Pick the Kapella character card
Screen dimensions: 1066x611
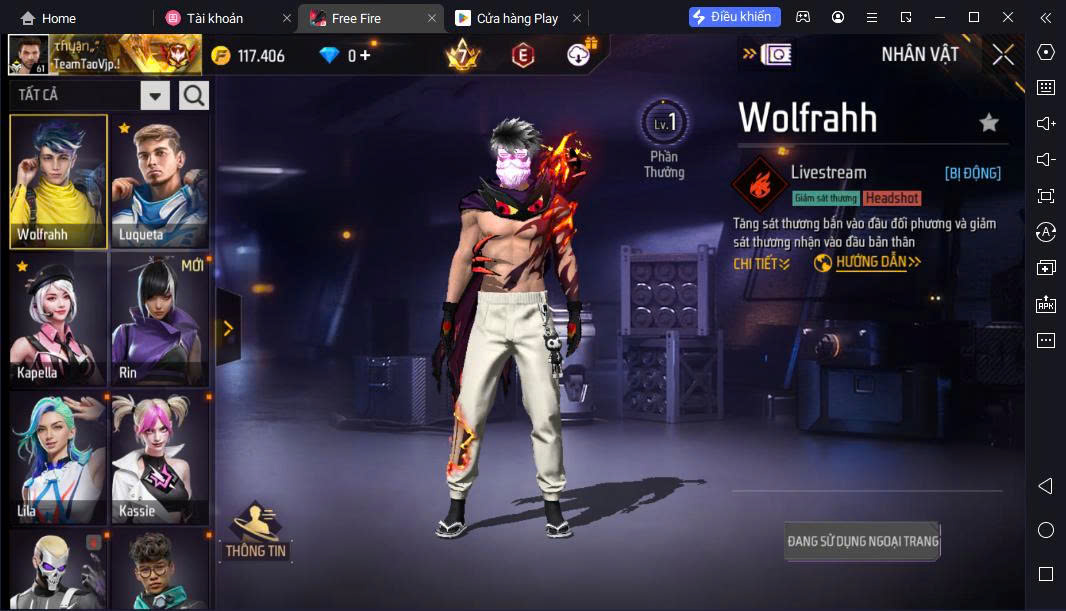[x=59, y=319]
